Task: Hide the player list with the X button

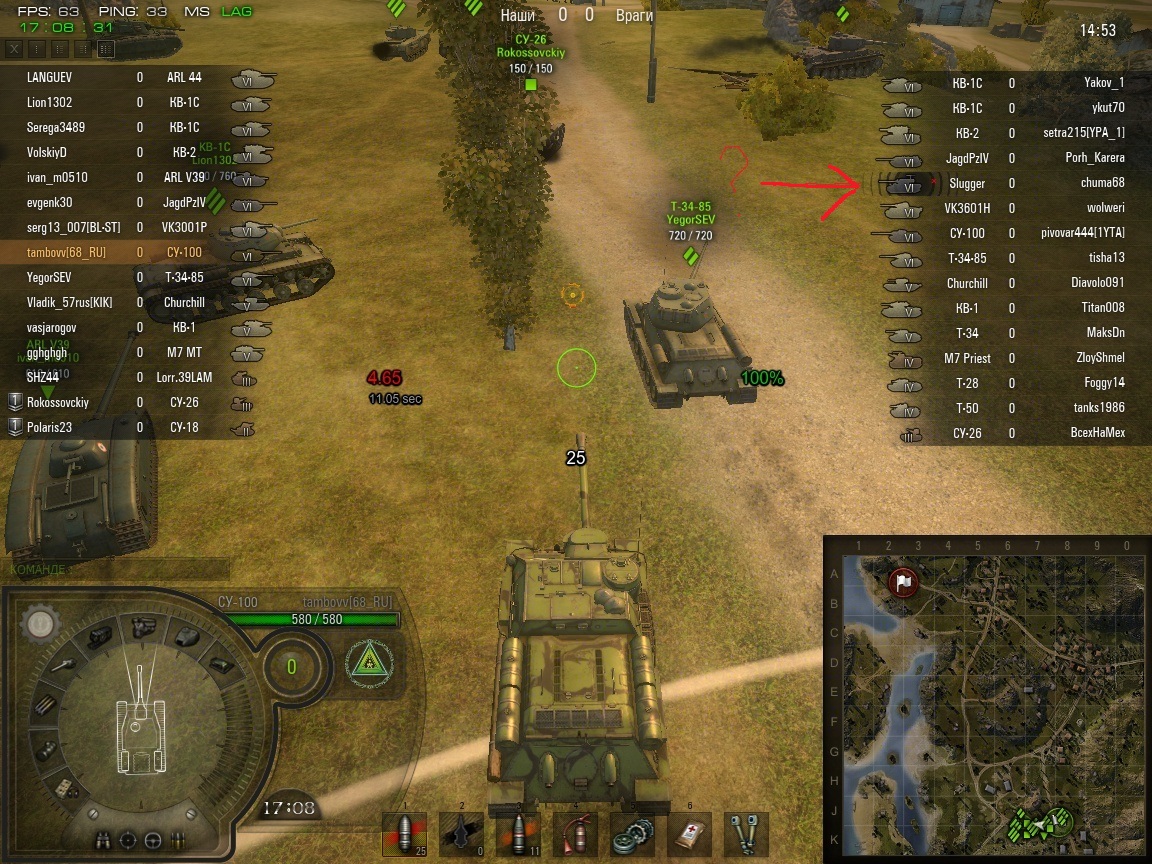Action: pyautogui.click(x=14, y=48)
